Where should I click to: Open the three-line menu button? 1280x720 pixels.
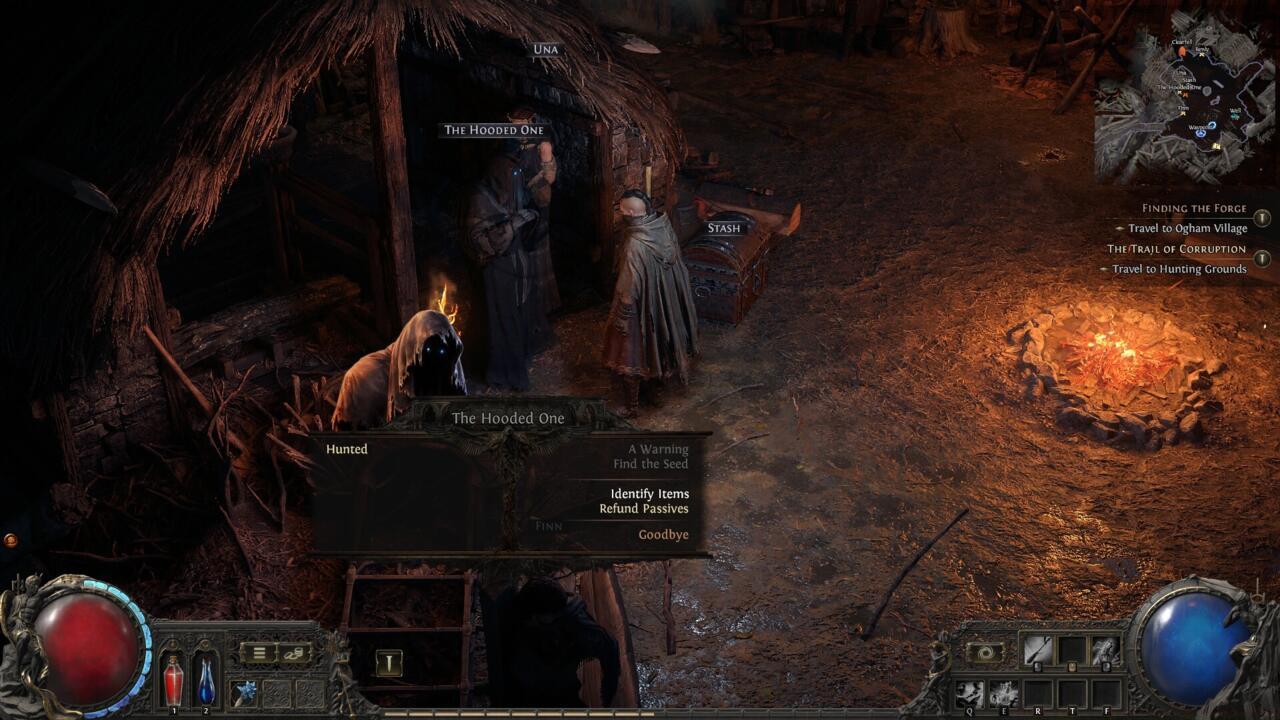click(x=258, y=653)
